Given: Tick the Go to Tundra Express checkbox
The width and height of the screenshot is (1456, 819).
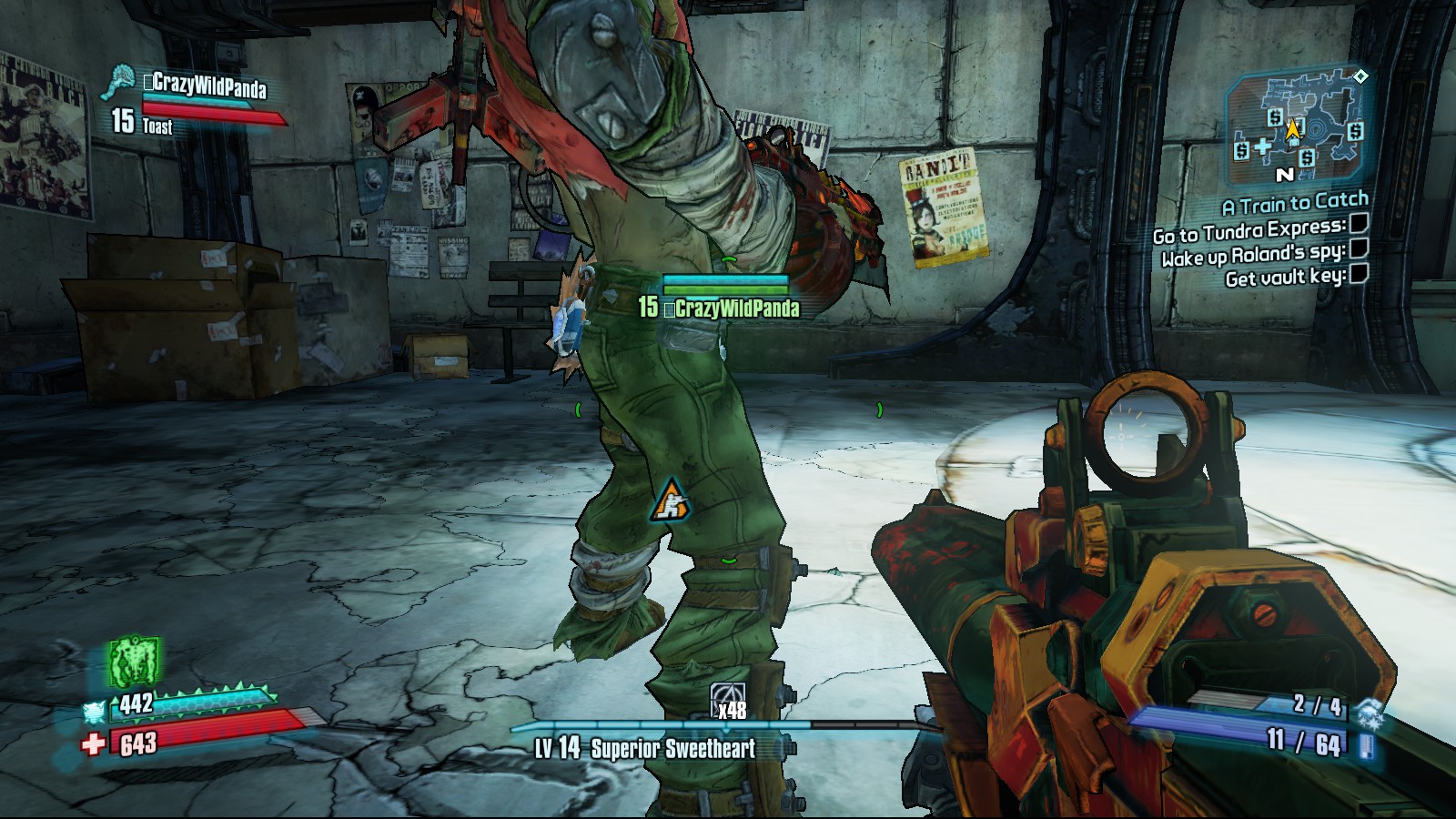Looking at the screenshot, I should (x=1359, y=223).
